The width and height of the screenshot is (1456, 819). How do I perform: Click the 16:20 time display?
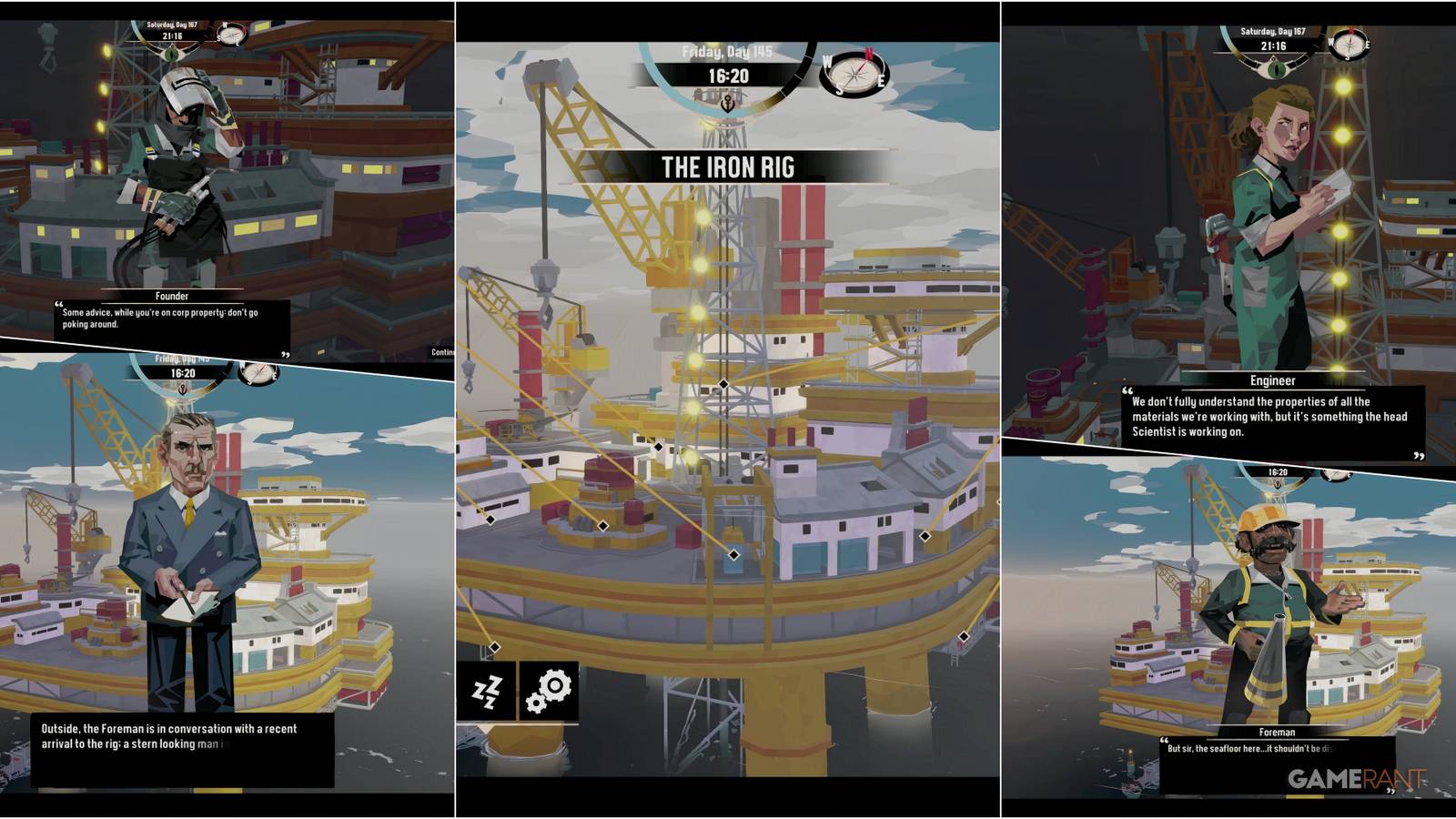pos(727,76)
